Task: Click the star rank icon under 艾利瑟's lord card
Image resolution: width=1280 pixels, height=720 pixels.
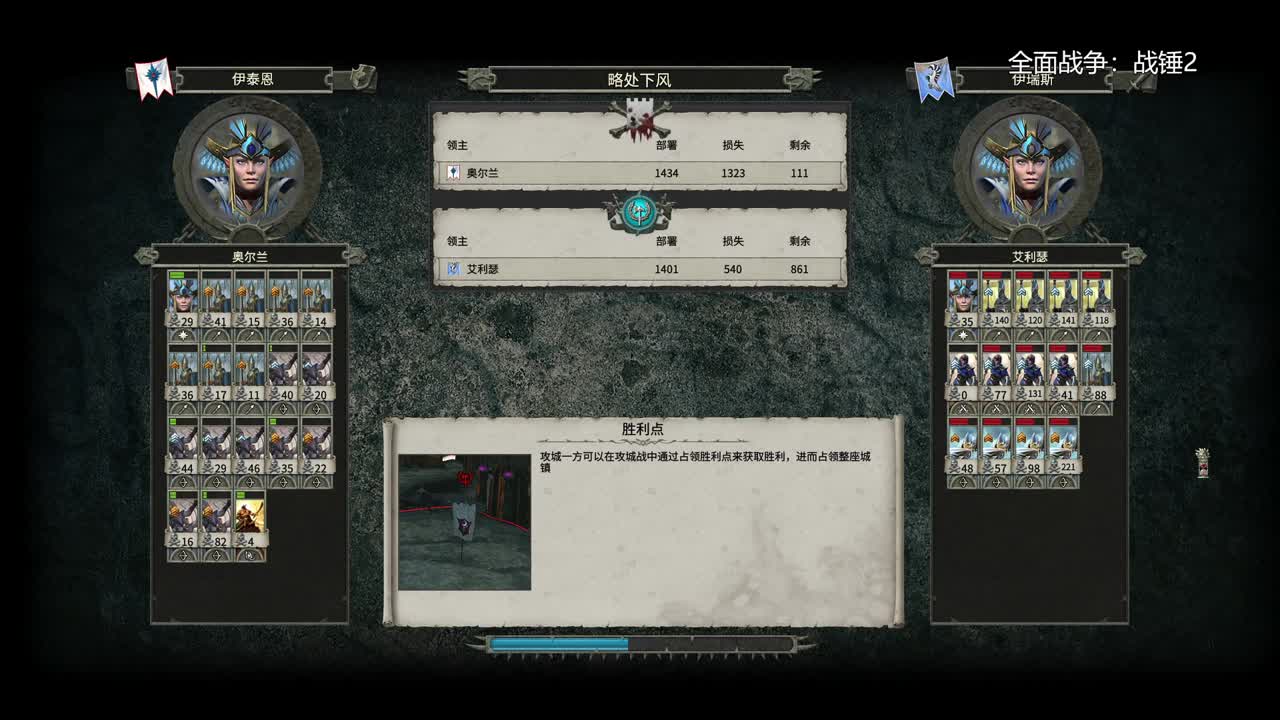Action: 962,335
